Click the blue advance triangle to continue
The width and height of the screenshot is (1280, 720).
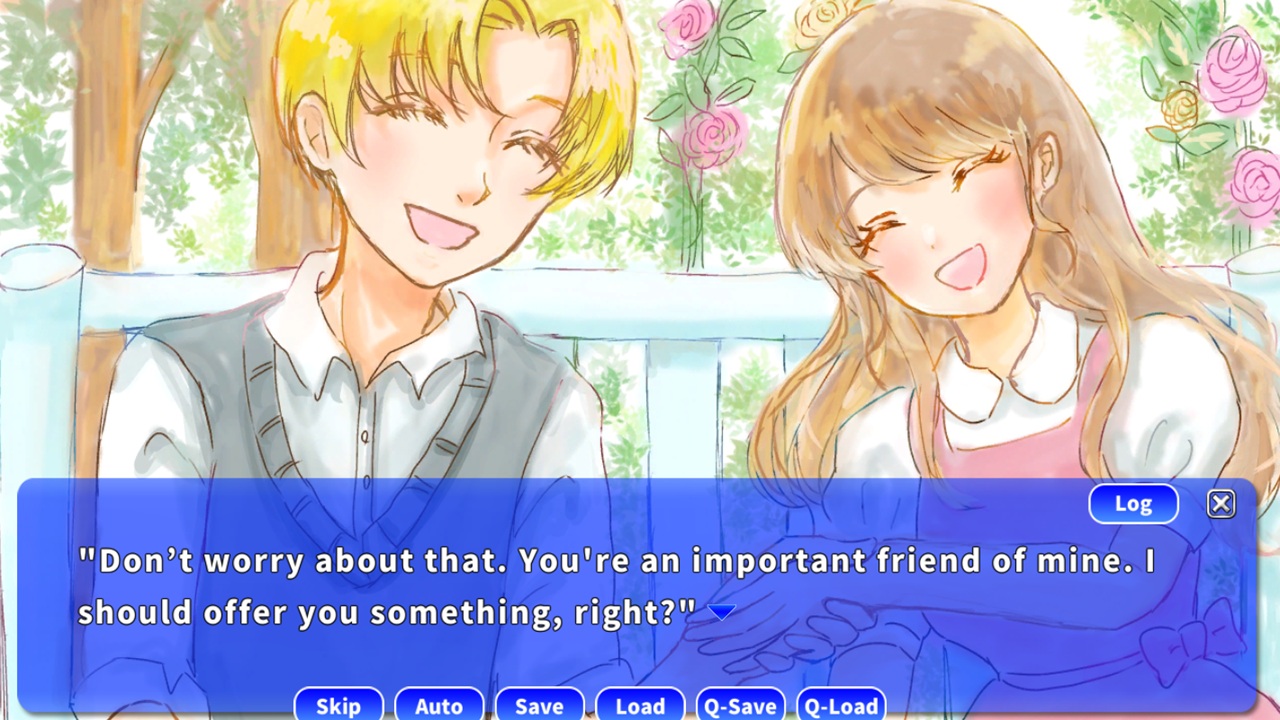point(722,609)
